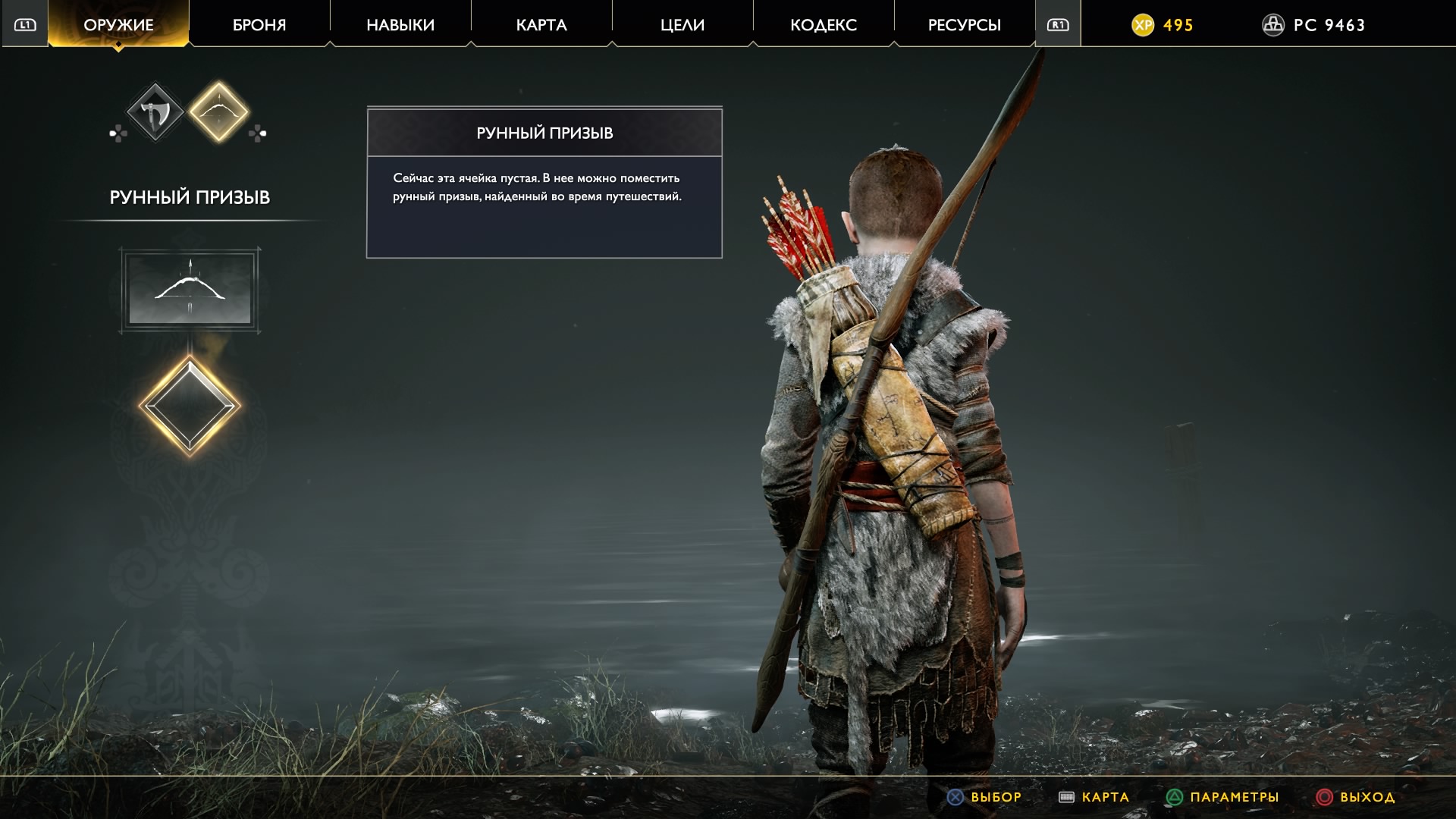Select the empty runic summon slot
The height and width of the screenshot is (819, 1456).
tap(190, 406)
